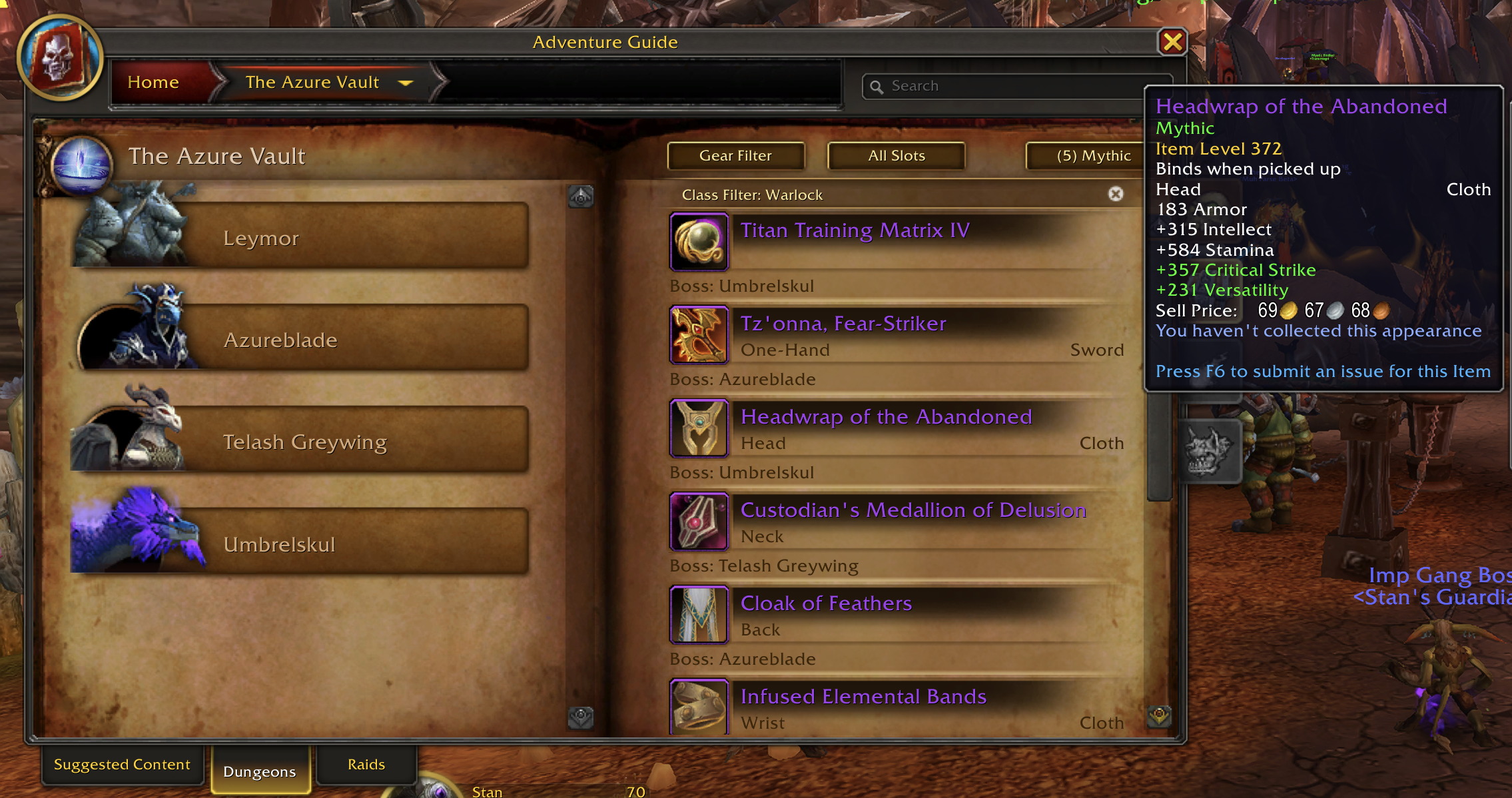Open the Suggested Content tab
The width and height of the screenshot is (1512, 798).
123,764
